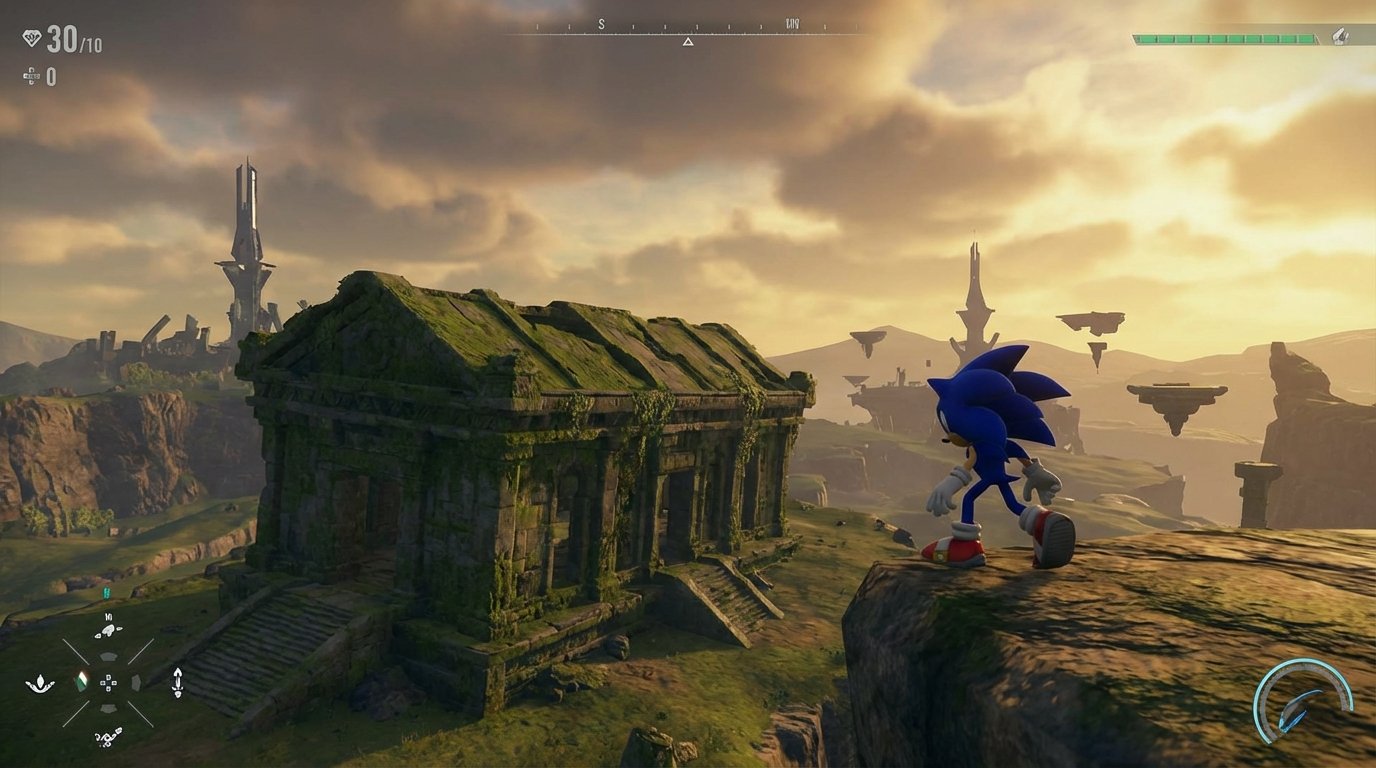Select the Power Seed arrow icon on the right slot
The width and height of the screenshot is (1376, 768).
pyautogui.click(x=177, y=684)
